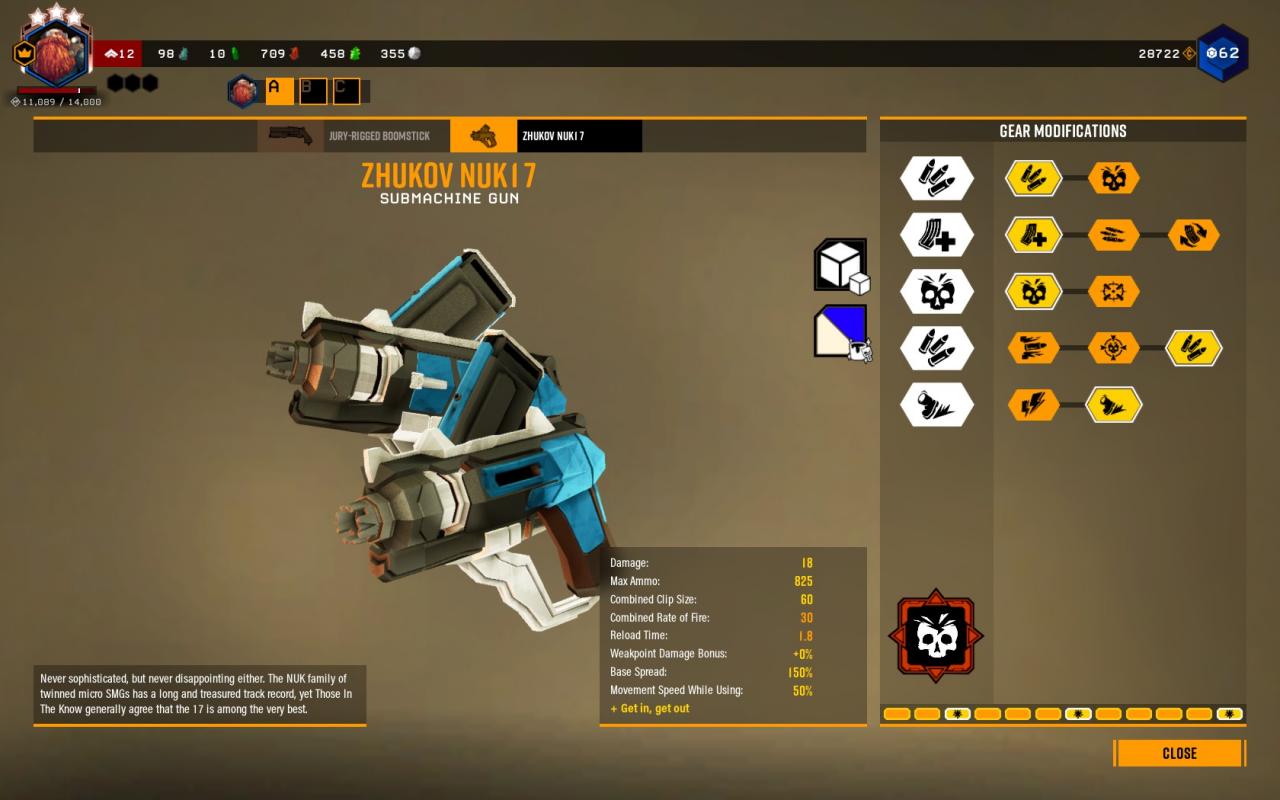This screenshot has height=800, width=1280.
Task: Select the orange skull modification
Action: coord(1113,179)
